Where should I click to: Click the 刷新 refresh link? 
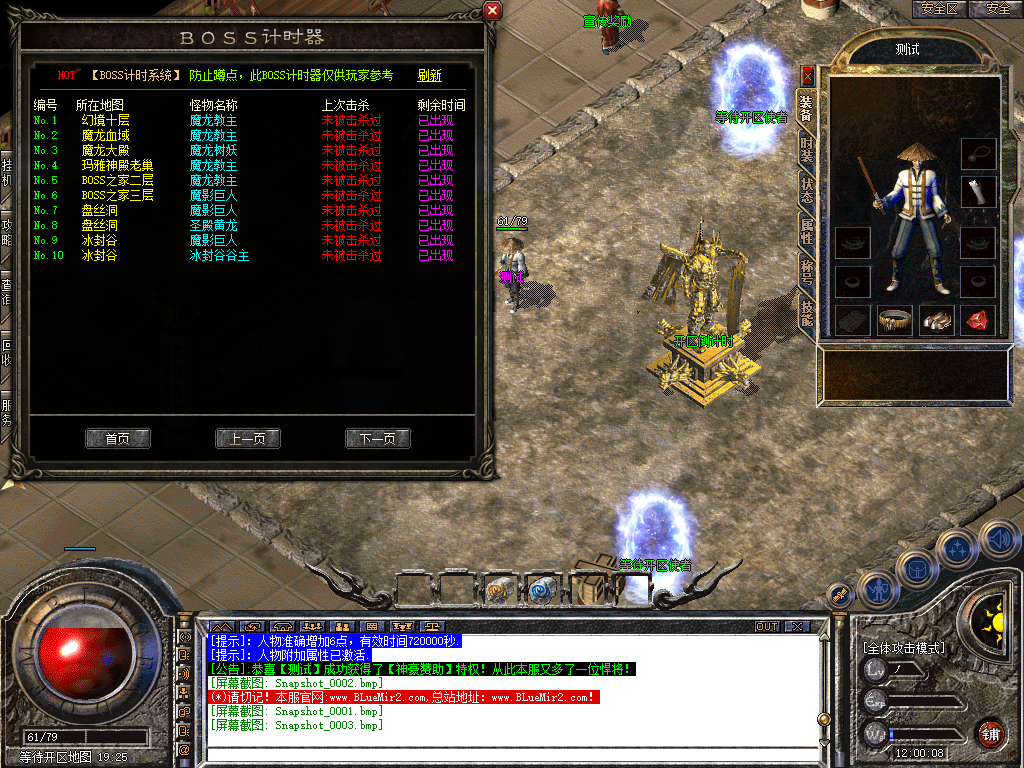(429, 75)
